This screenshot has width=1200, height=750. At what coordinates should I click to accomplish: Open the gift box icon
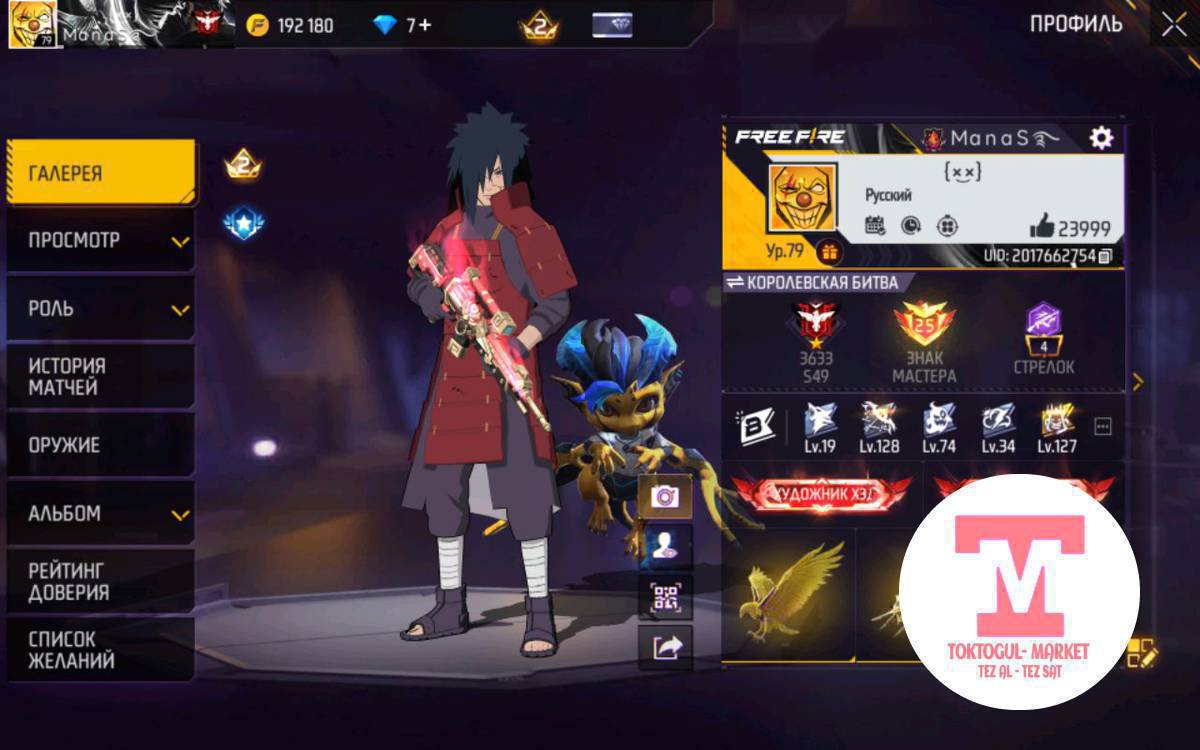click(829, 251)
